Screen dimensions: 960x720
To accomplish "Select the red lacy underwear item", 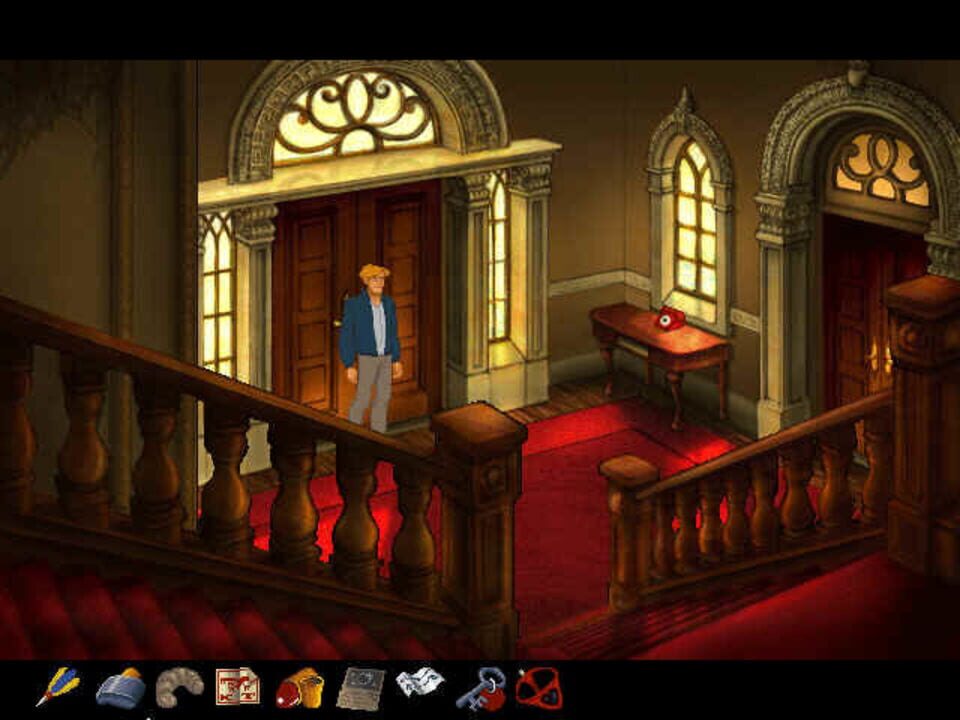I will point(539,688).
